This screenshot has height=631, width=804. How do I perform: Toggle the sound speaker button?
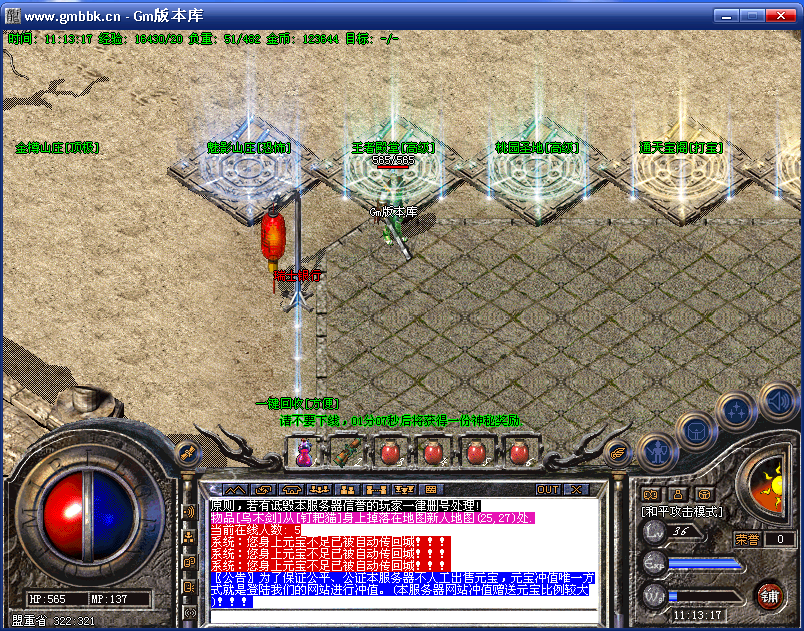click(777, 401)
